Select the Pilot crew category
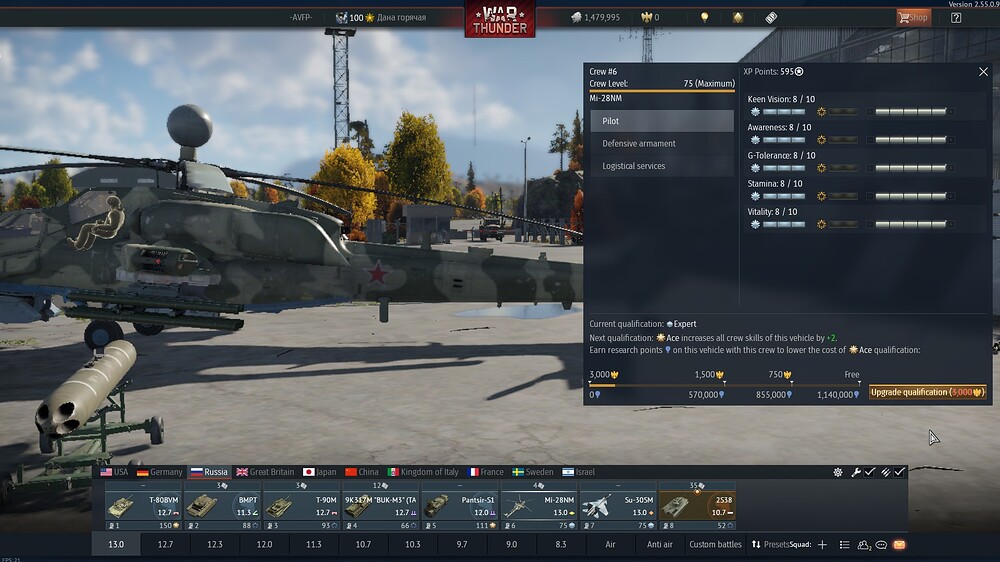 662,121
